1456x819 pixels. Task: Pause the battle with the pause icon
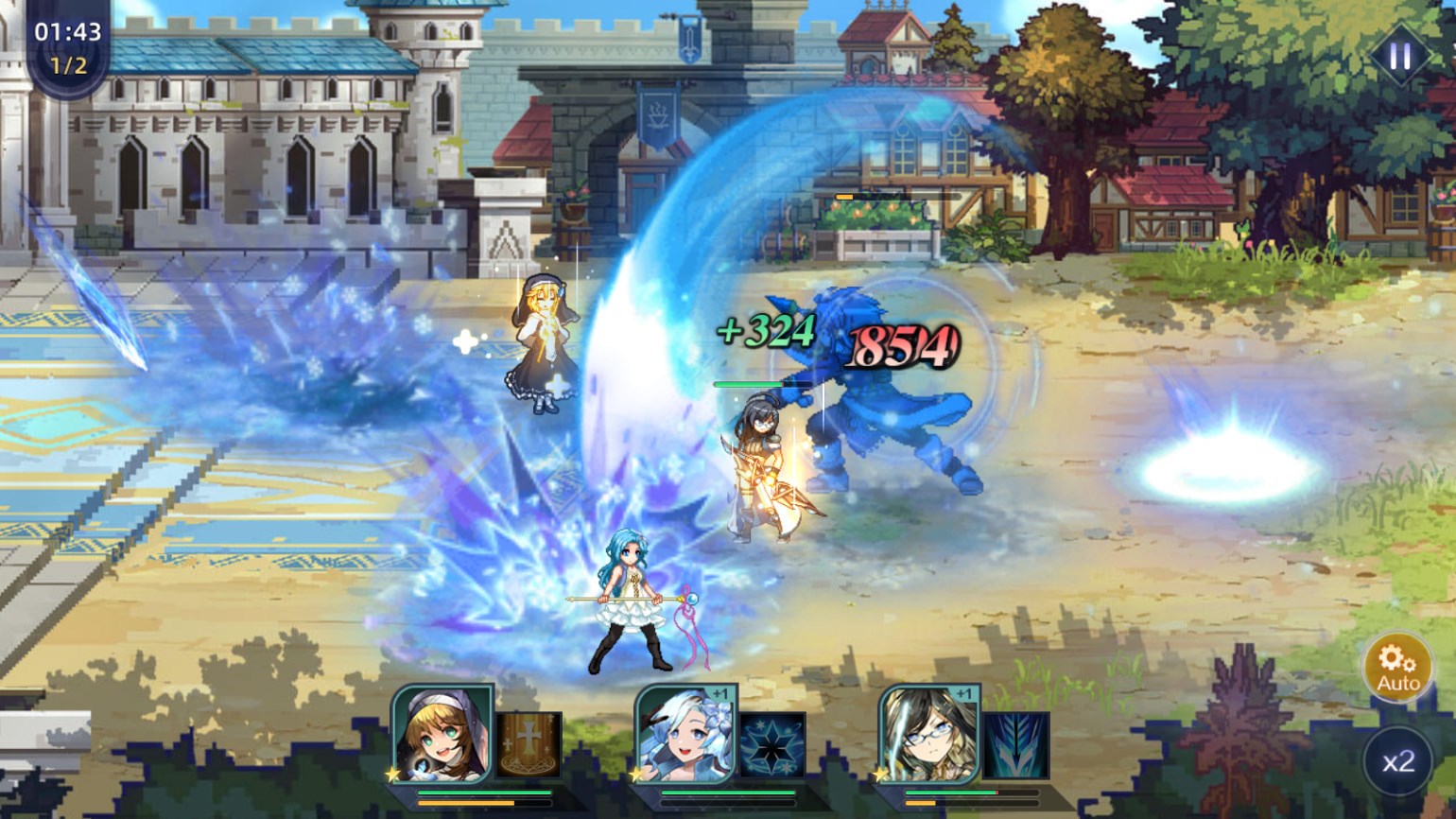(x=1400, y=55)
